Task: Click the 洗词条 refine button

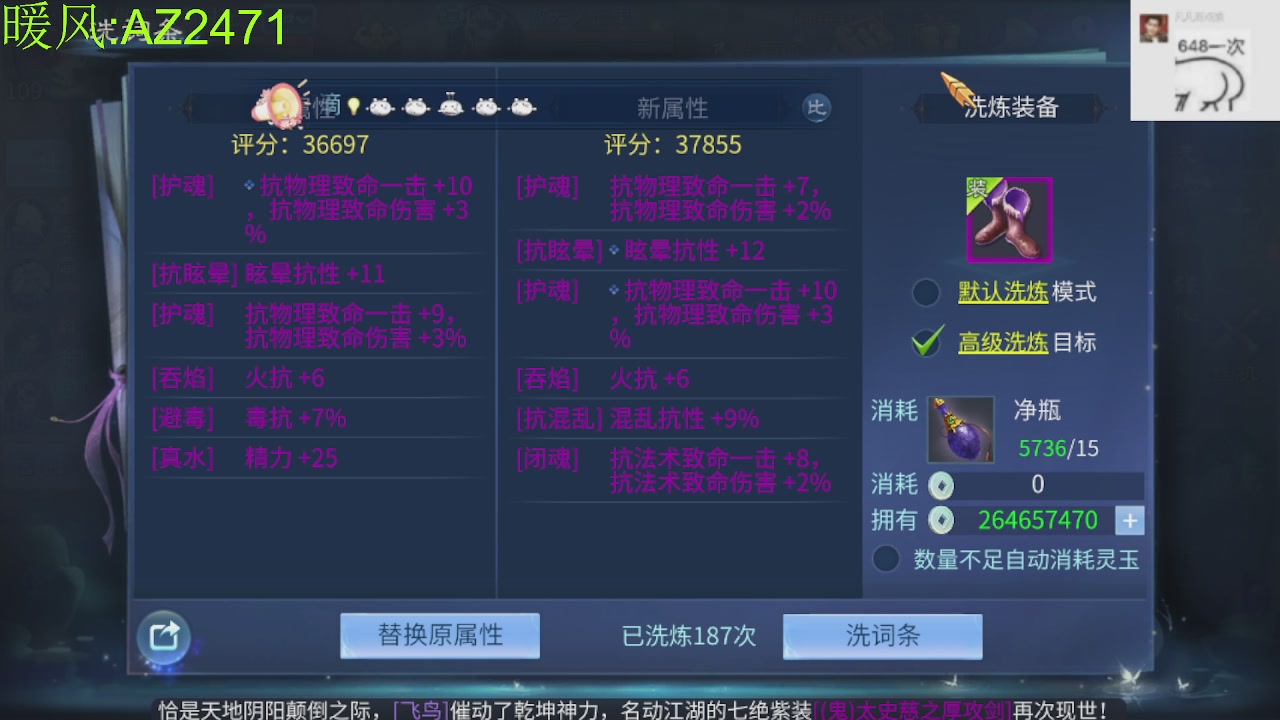Action: click(x=881, y=636)
